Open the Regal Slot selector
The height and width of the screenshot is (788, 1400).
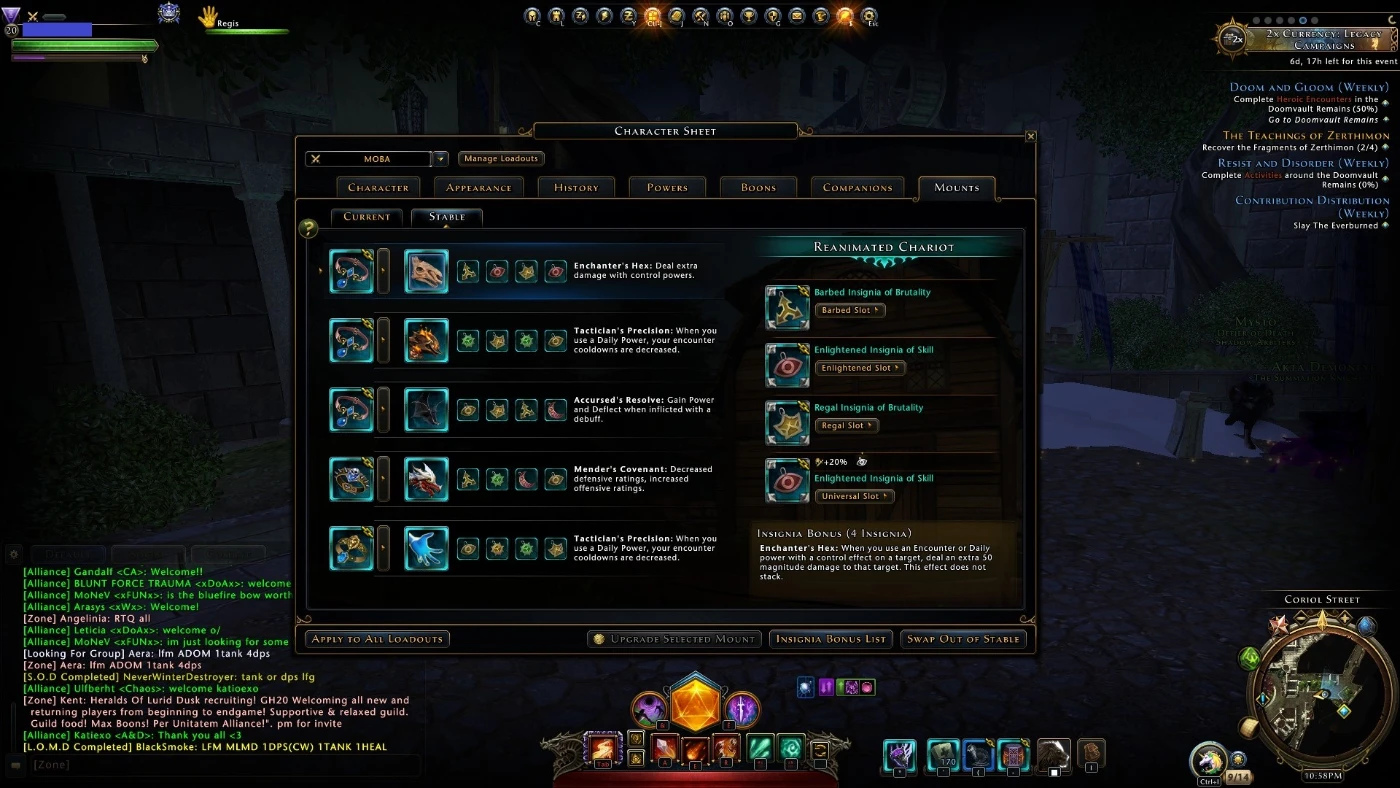tap(846, 425)
